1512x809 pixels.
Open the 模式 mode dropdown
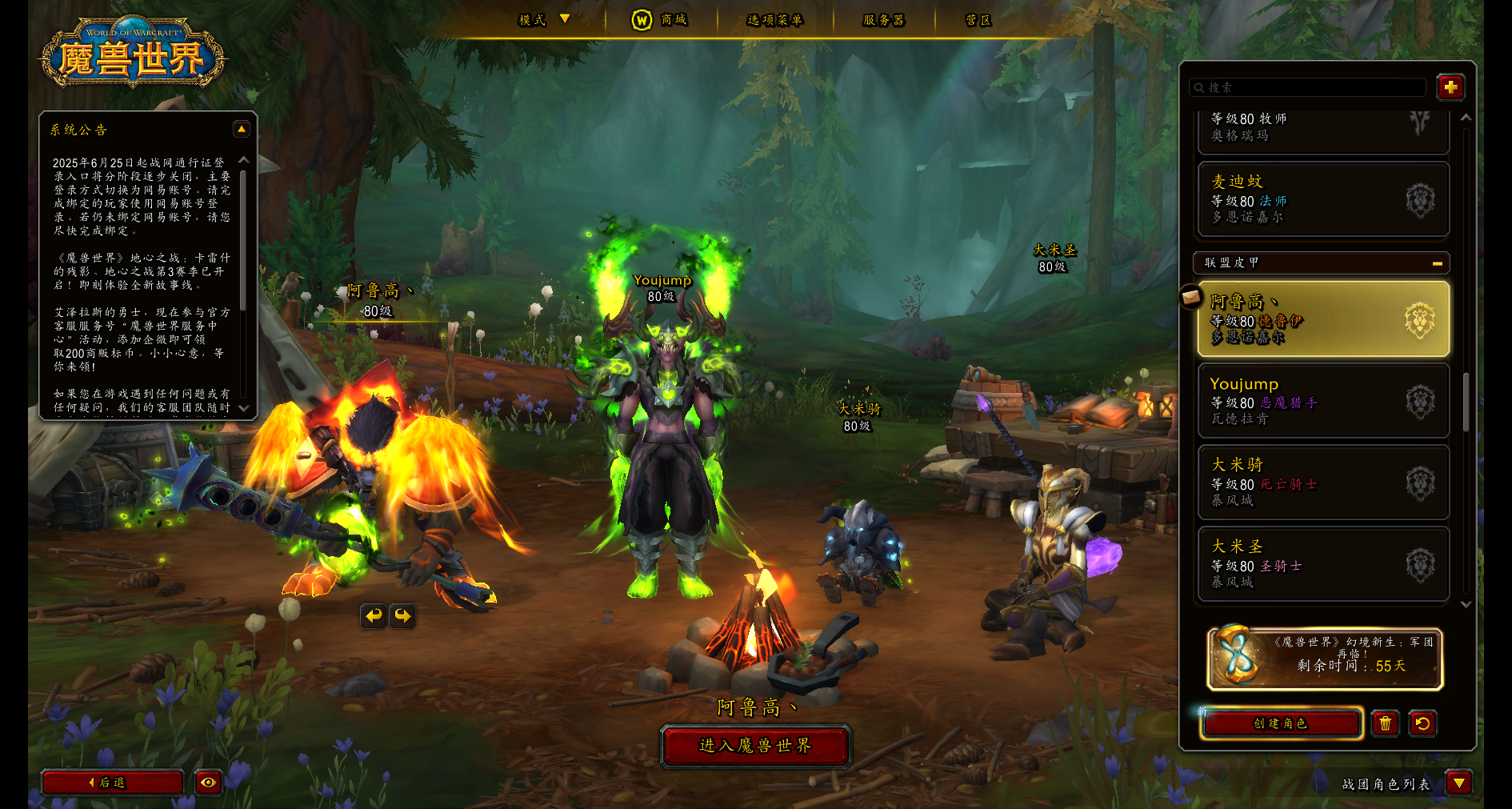tap(544, 20)
